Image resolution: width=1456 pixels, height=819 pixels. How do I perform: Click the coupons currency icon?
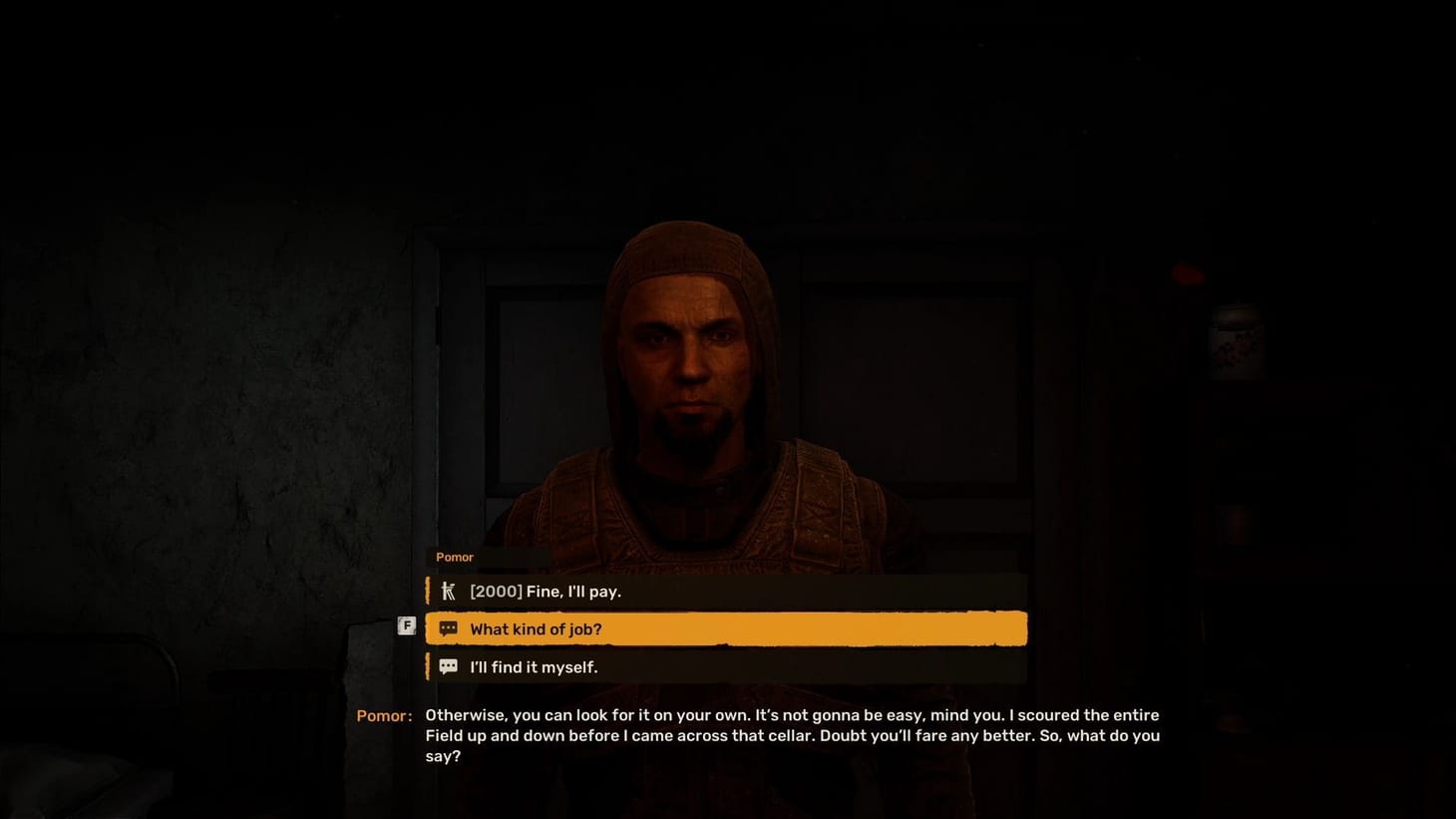[x=449, y=591]
